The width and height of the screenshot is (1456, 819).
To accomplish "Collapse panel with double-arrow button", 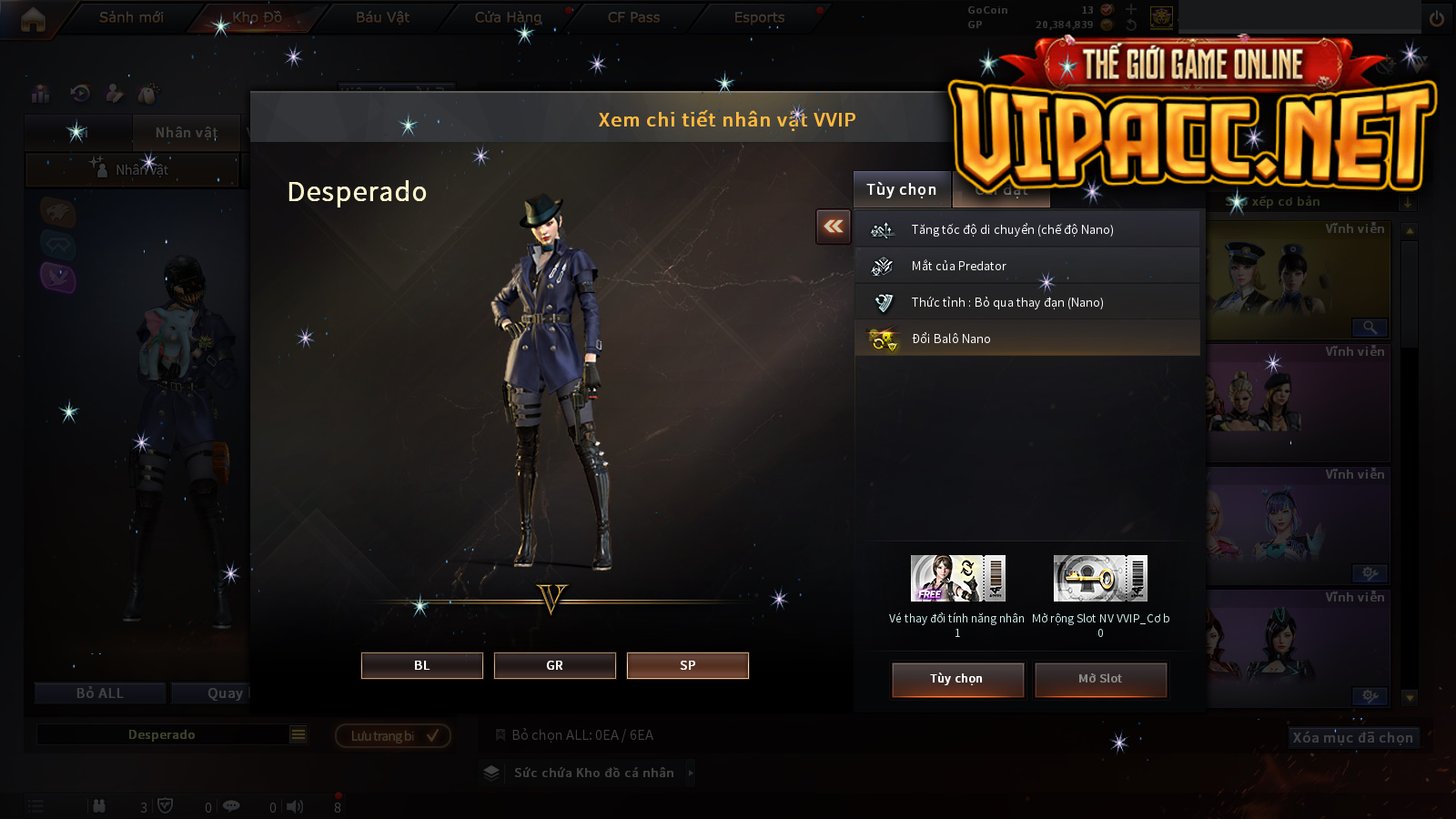I will point(833,227).
